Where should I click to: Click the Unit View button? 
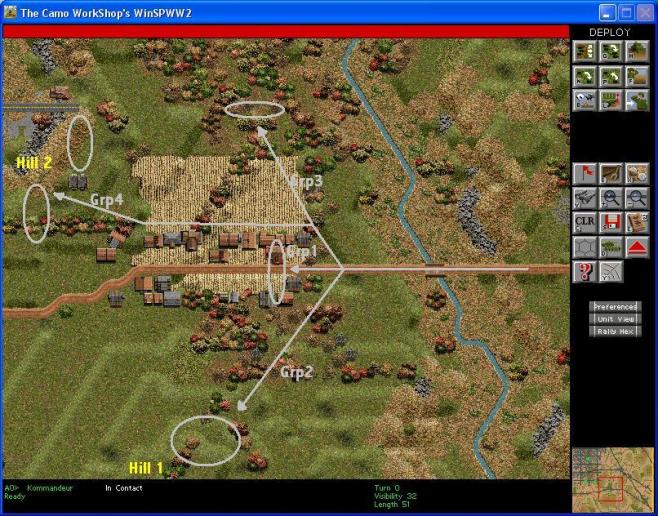click(x=615, y=318)
